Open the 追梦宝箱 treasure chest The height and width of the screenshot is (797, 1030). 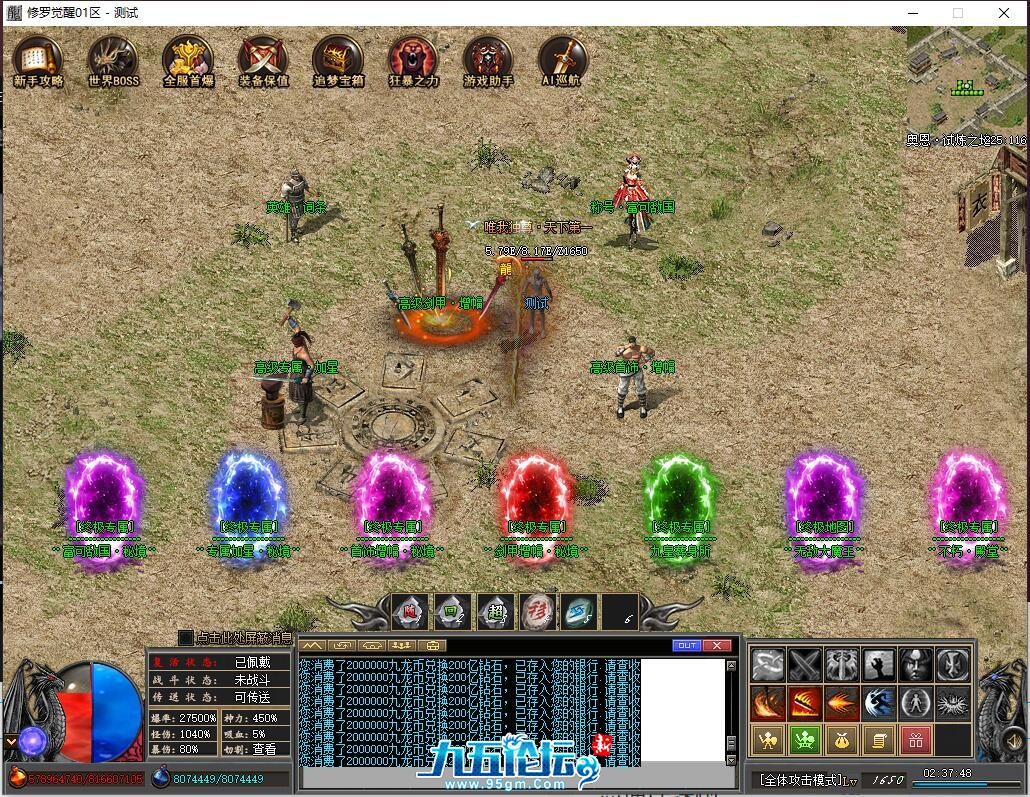[338, 61]
